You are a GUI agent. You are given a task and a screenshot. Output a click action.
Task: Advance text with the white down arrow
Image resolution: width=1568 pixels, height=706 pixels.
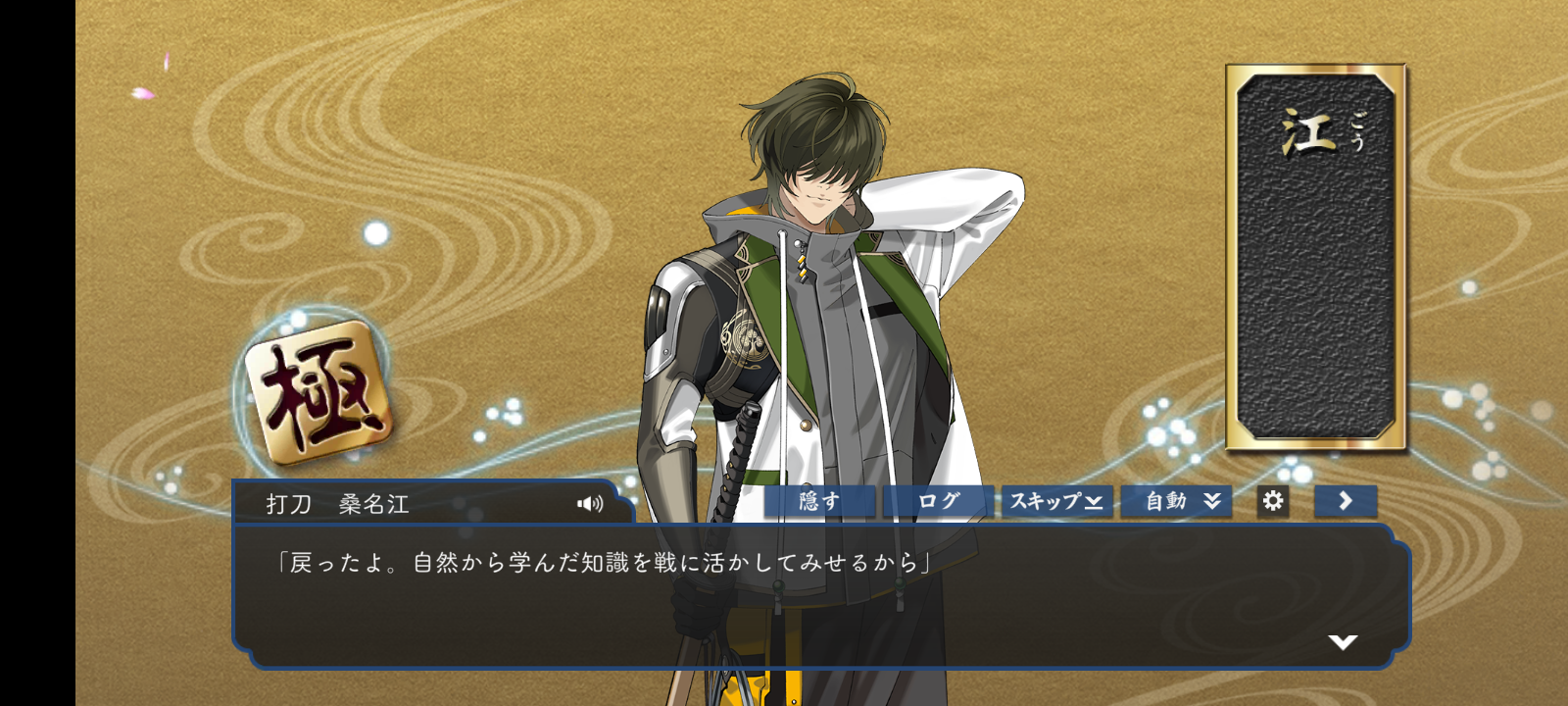[1343, 642]
